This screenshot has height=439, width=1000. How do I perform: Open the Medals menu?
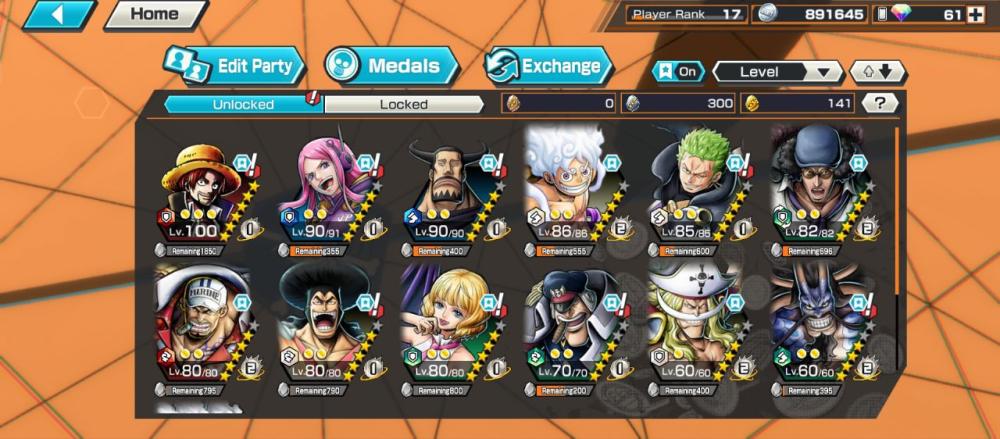pos(391,67)
